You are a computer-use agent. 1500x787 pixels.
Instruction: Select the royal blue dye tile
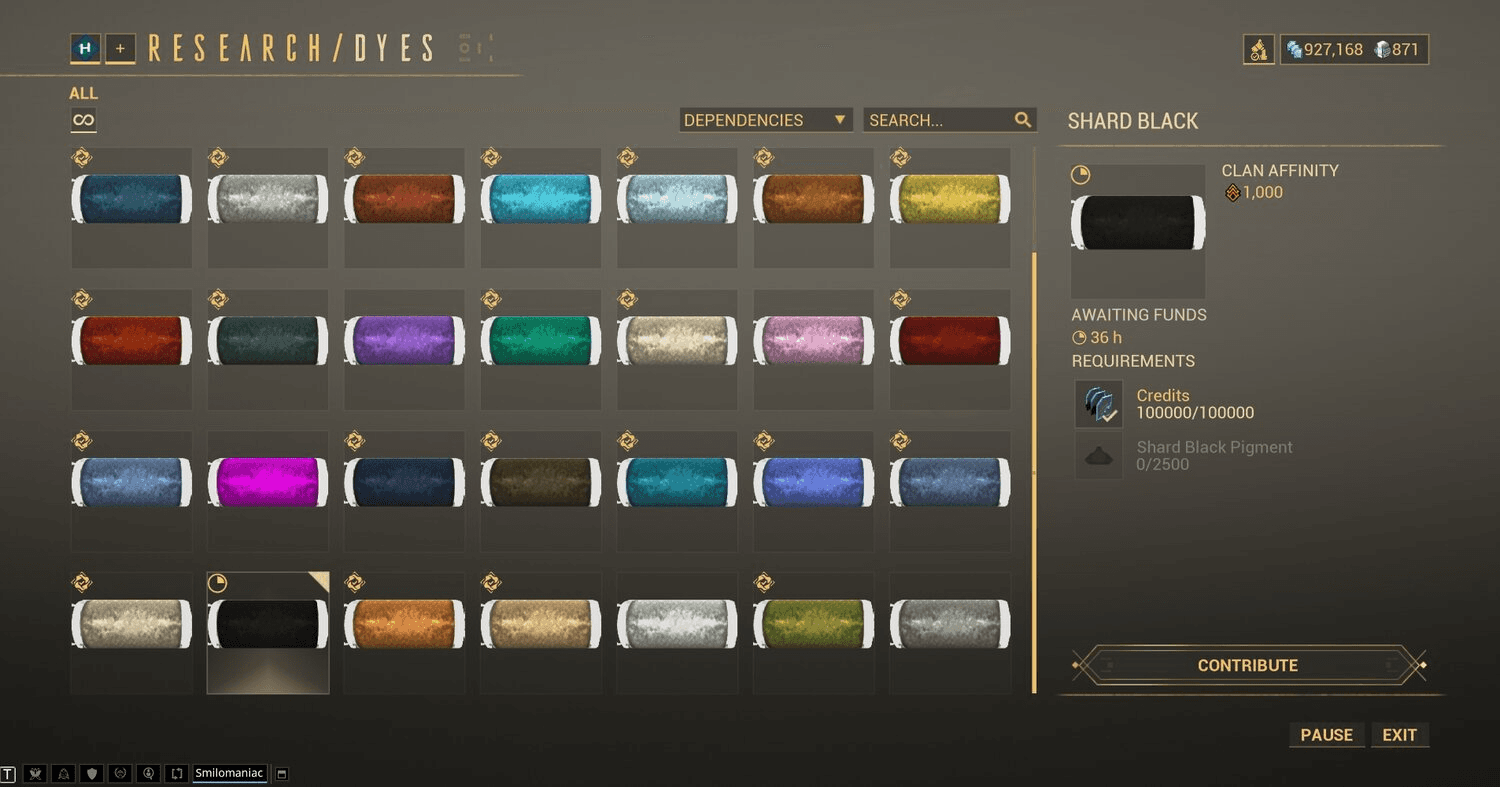click(813, 483)
